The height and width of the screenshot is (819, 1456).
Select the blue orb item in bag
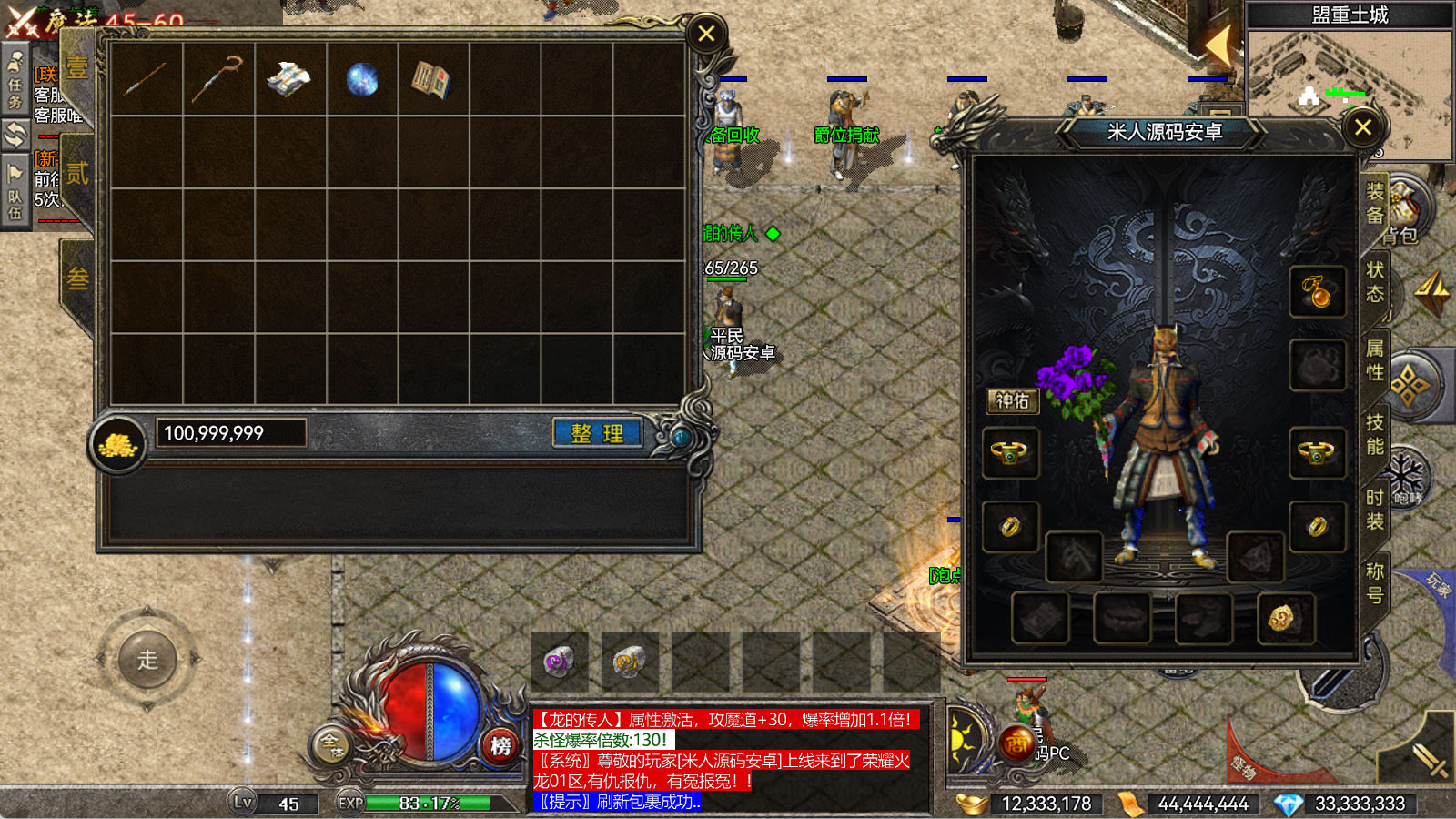tap(362, 80)
